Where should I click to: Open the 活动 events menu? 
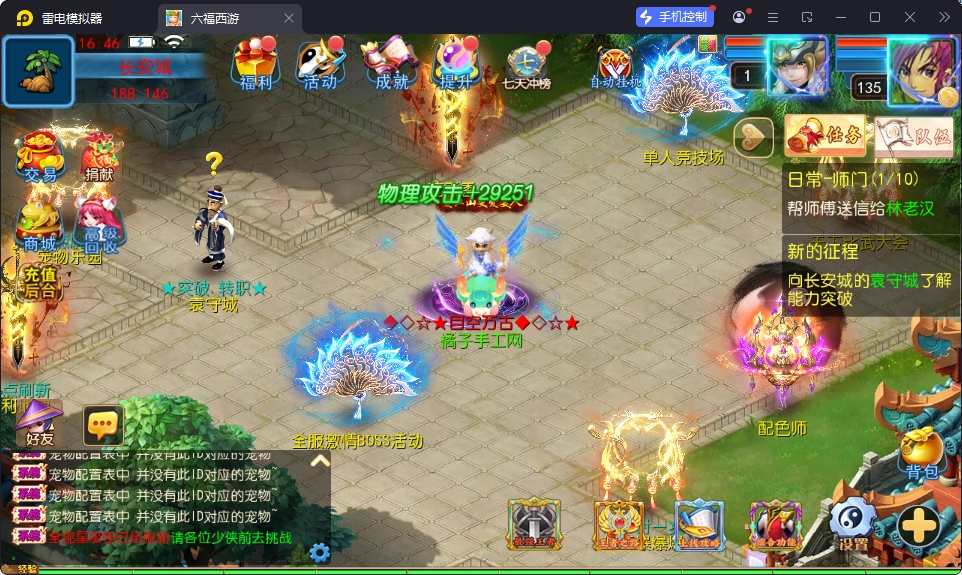320,65
